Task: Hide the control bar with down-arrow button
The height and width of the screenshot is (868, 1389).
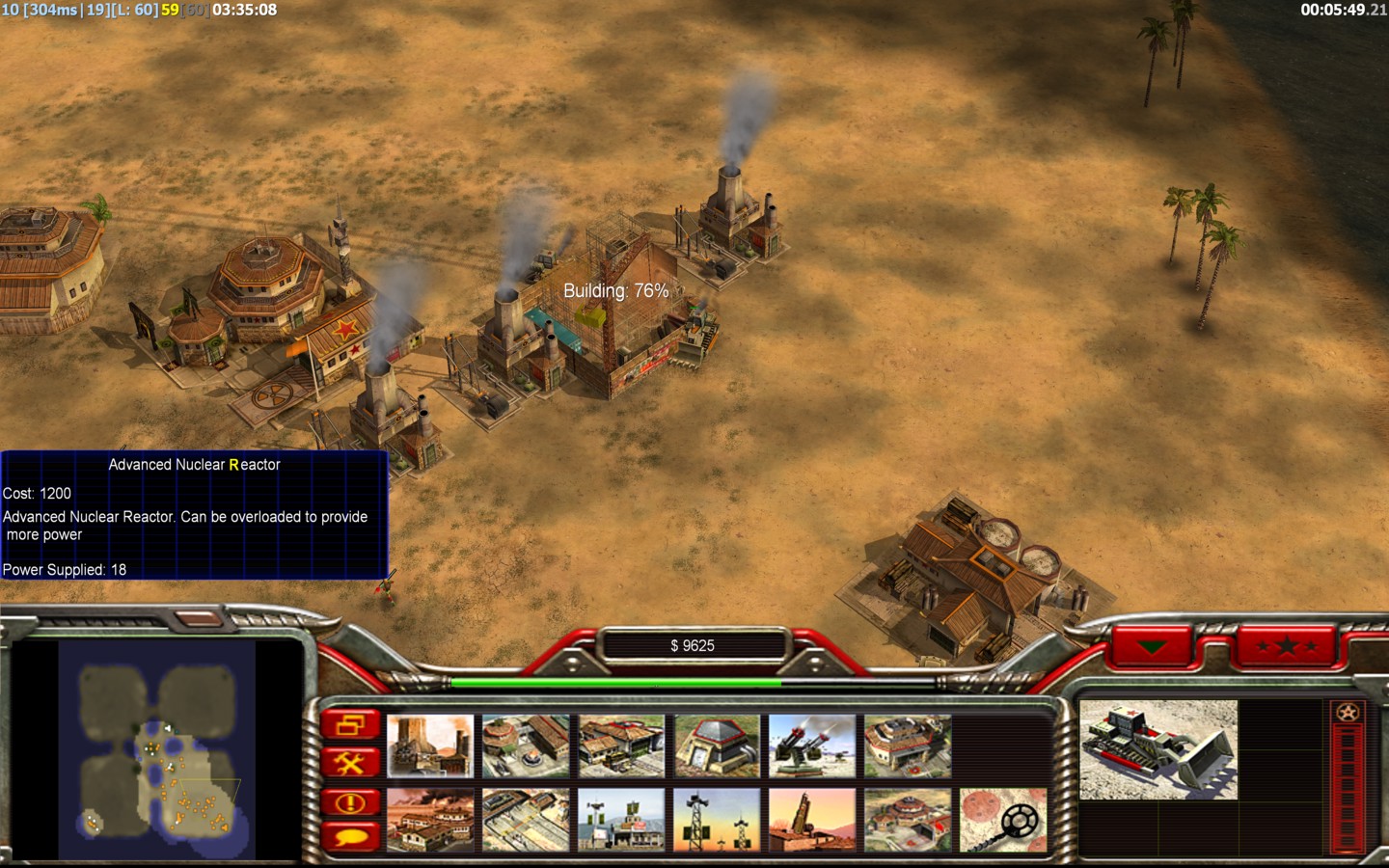Action: point(1152,646)
